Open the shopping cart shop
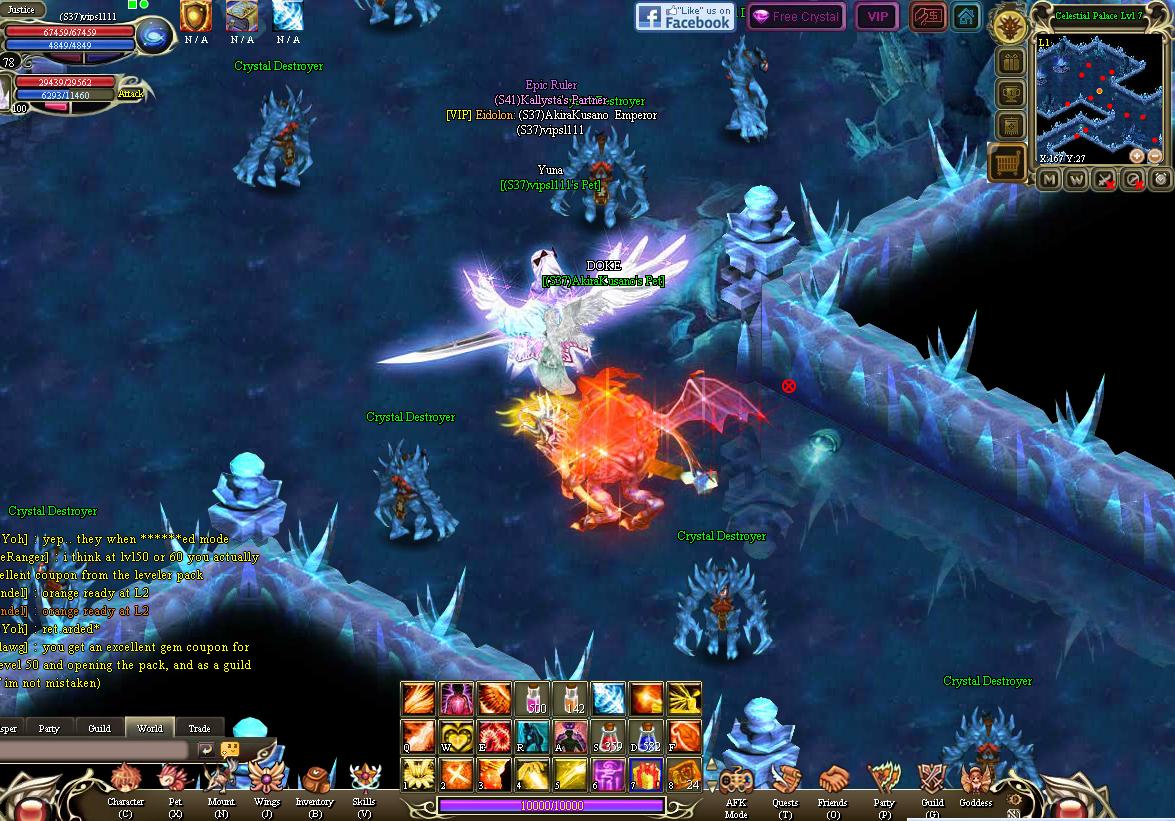Image resolution: width=1175 pixels, height=821 pixels. coord(1007,161)
